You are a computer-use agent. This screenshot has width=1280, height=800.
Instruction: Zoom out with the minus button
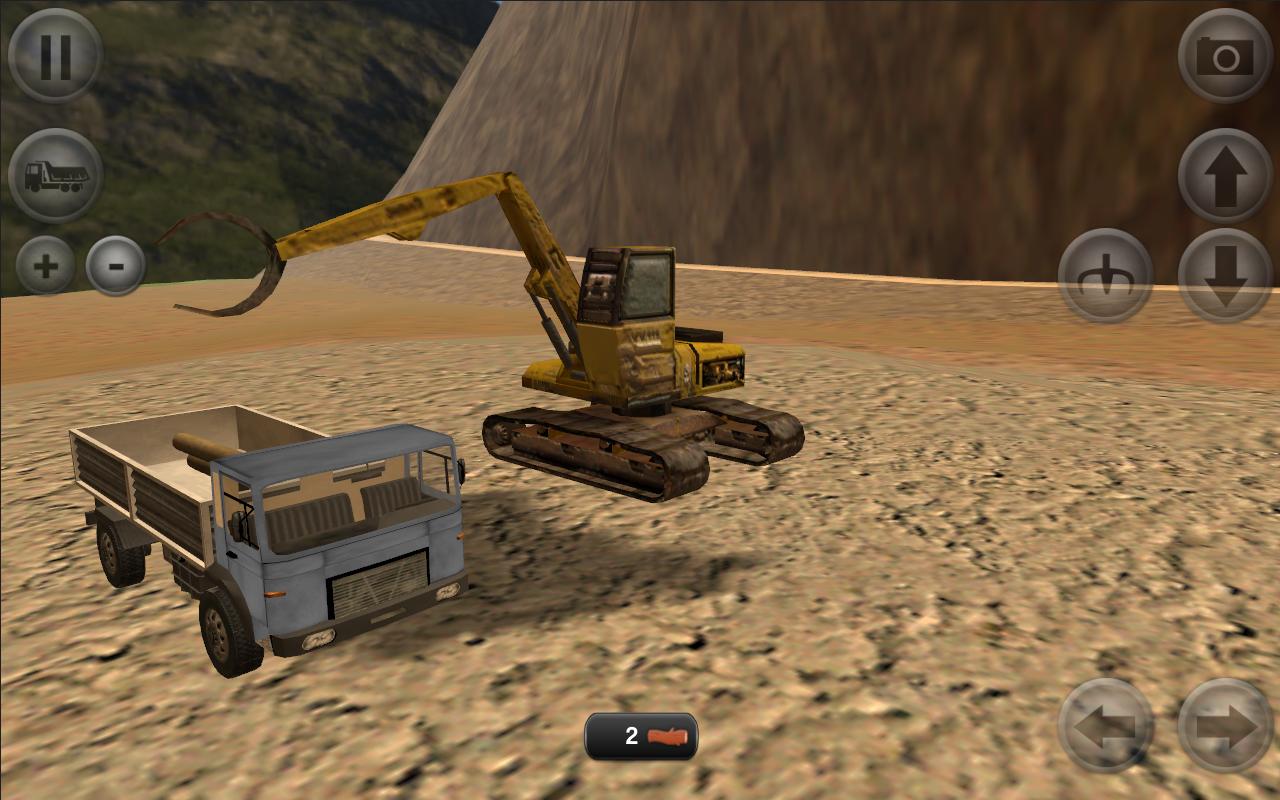tap(116, 266)
